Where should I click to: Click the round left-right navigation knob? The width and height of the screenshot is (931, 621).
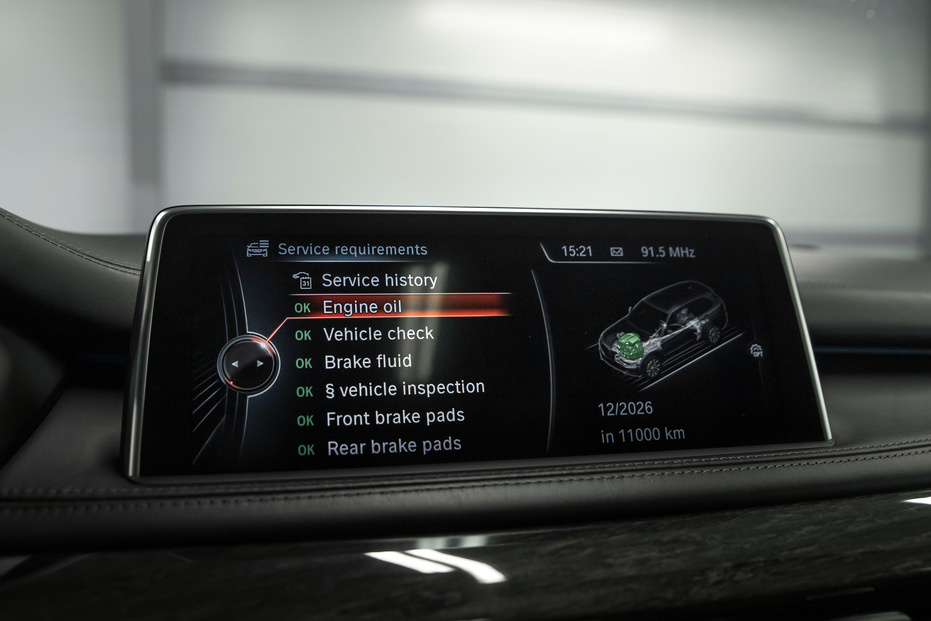[247, 364]
